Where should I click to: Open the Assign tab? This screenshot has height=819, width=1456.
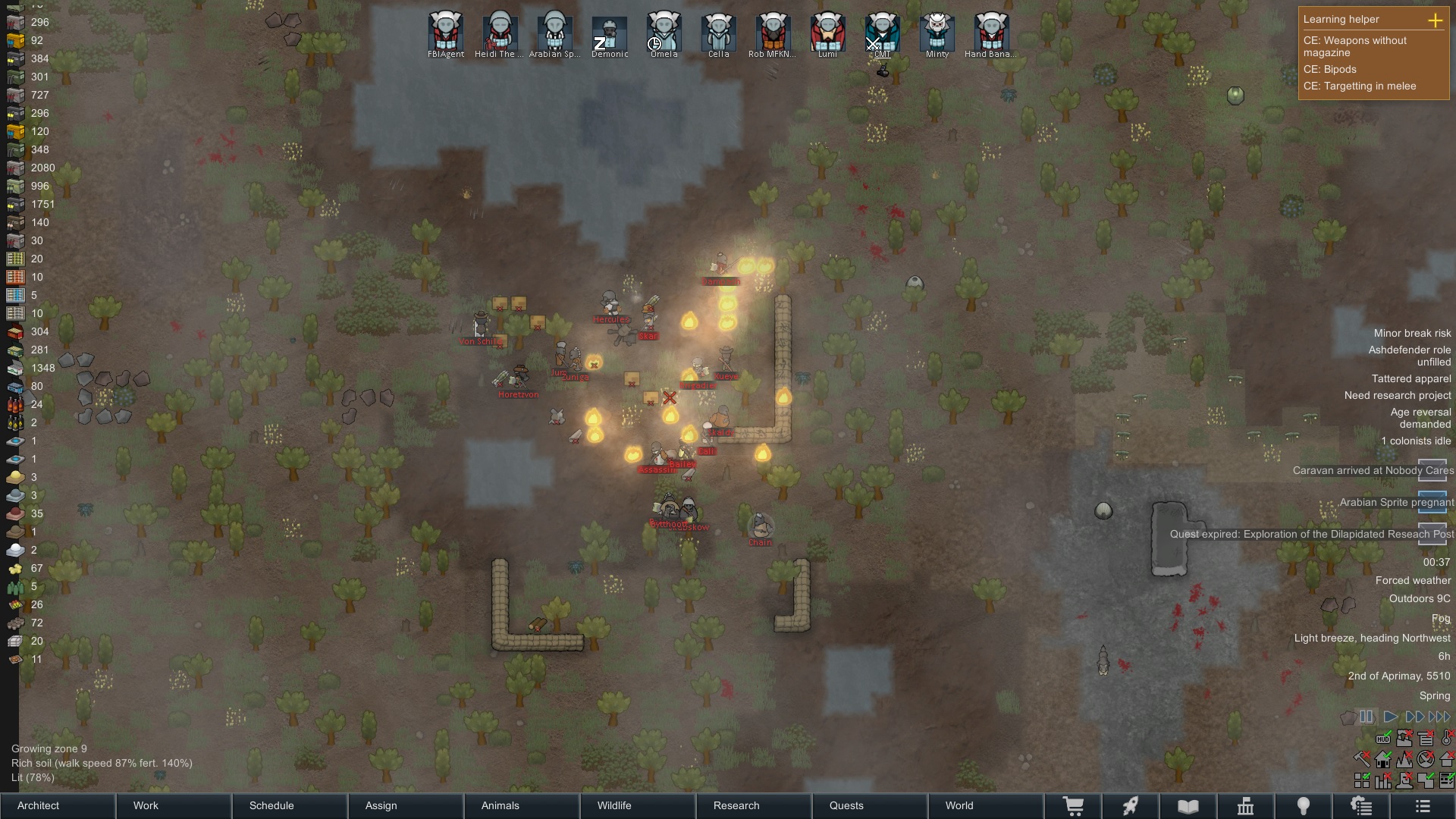[x=406, y=805]
